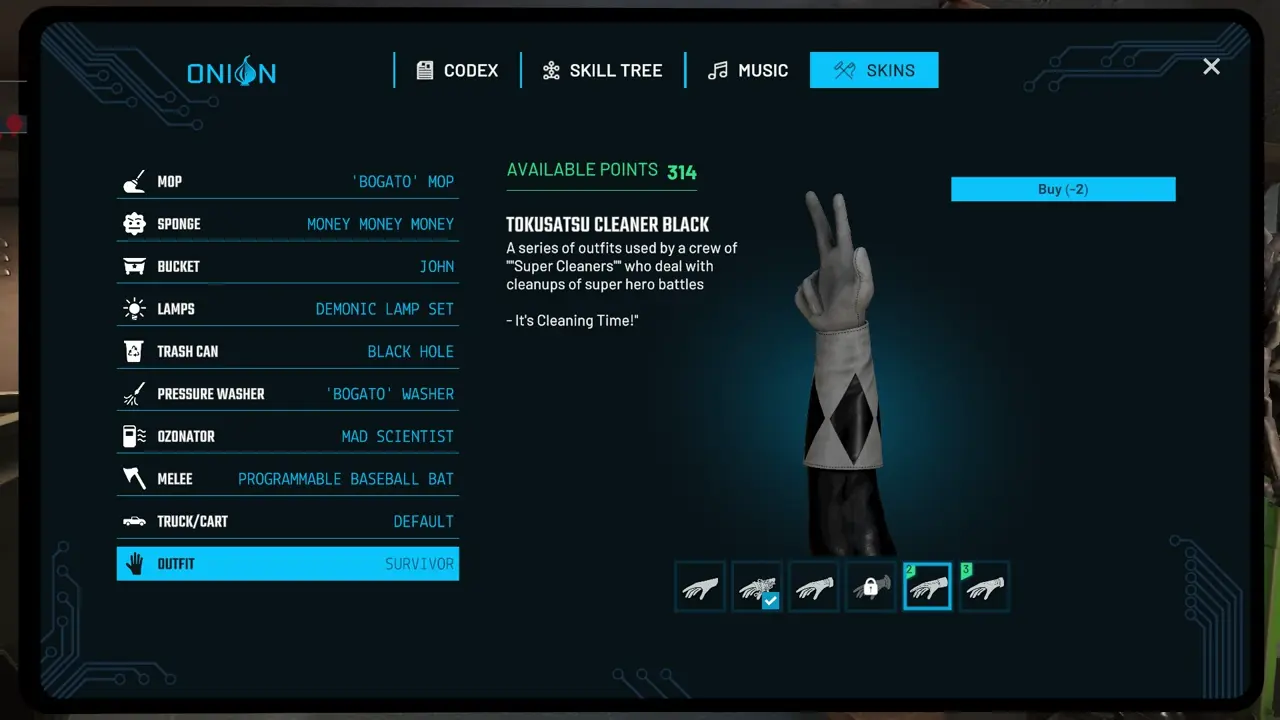Toggle the equipped glove skin checkmark
This screenshot has width=1280, height=720.
[x=770, y=601]
